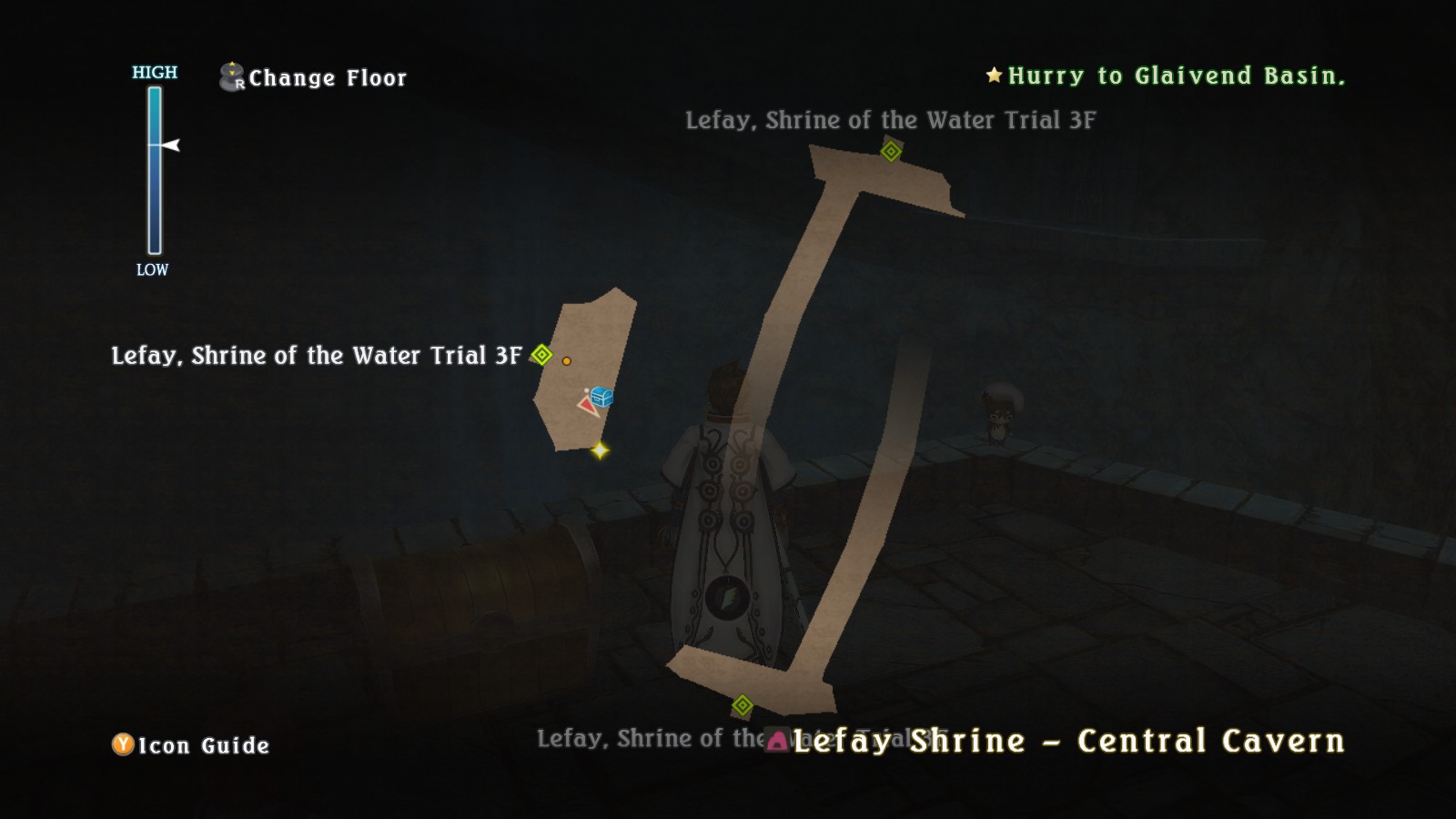Select the Hurry to Glaivend Basin objective
1456x819 pixels.
1174,76
